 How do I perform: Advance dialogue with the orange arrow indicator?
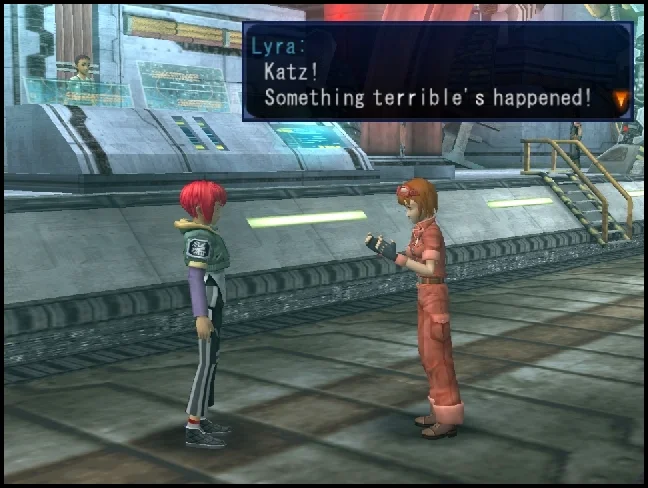(621, 99)
